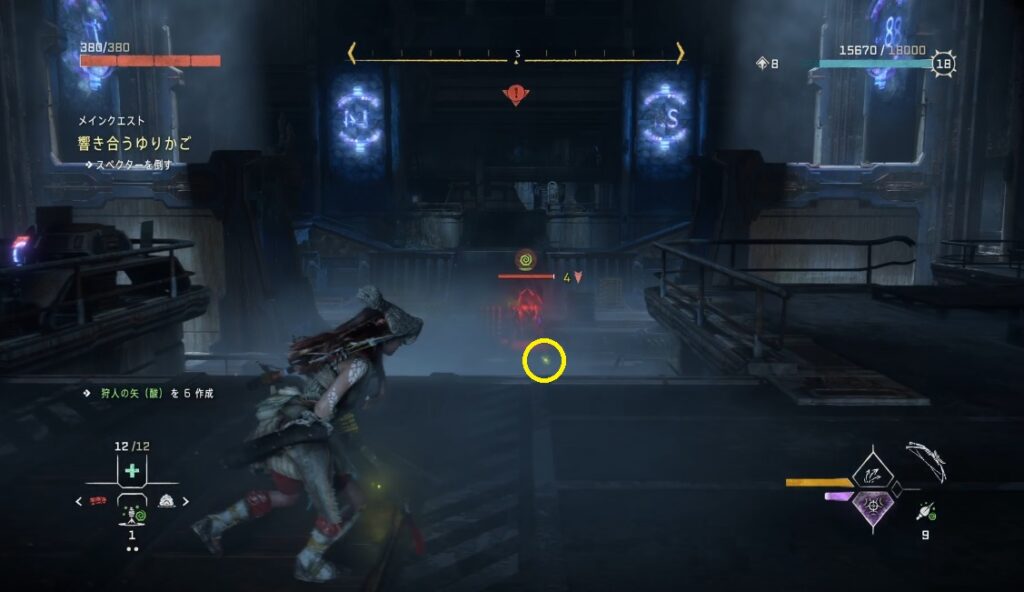The width and height of the screenshot is (1024, 592).
Task: Click the 狩人の矢 crafting notification
Action: coord(150,393)
